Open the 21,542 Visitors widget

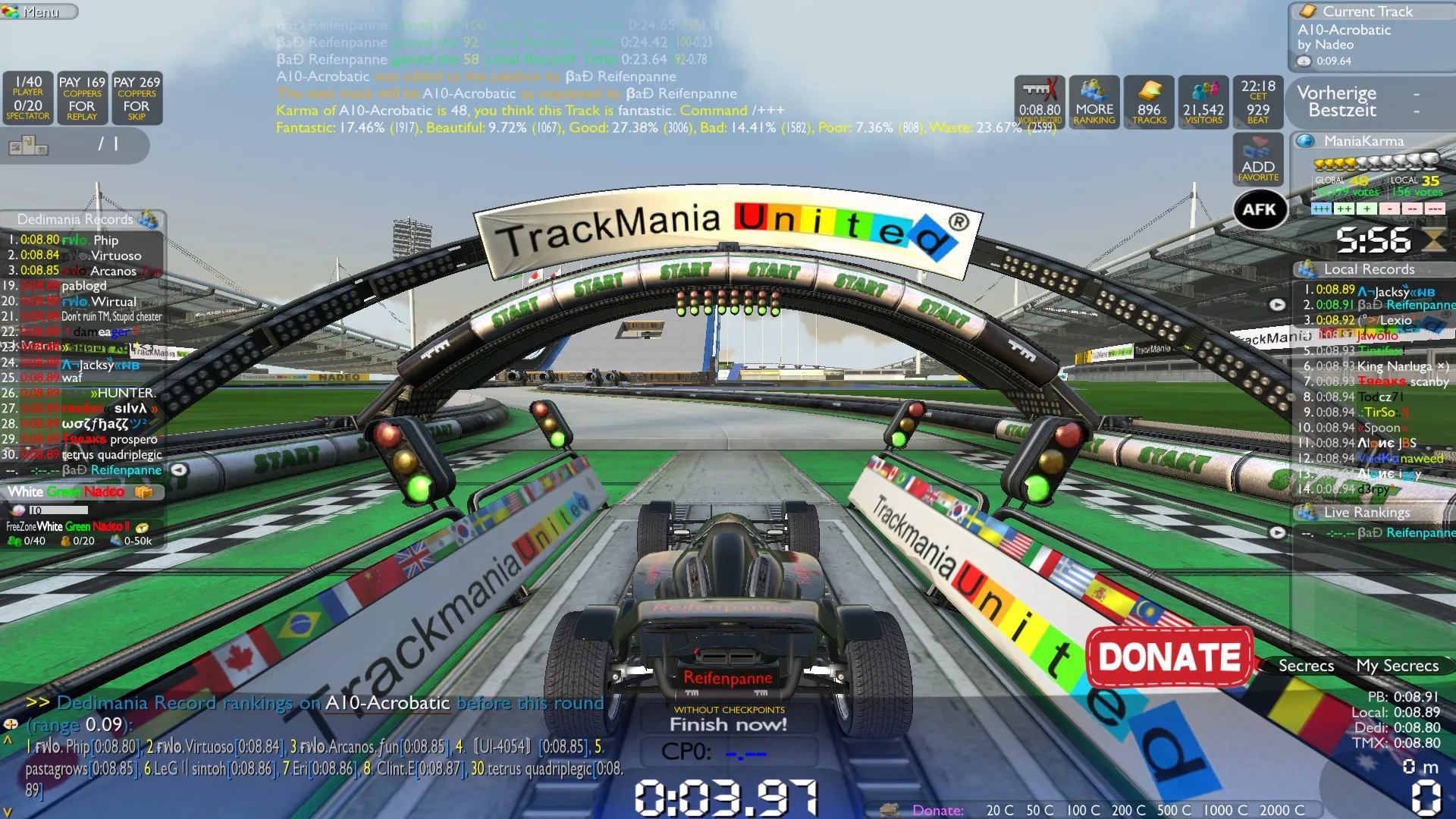[1203, 102]
